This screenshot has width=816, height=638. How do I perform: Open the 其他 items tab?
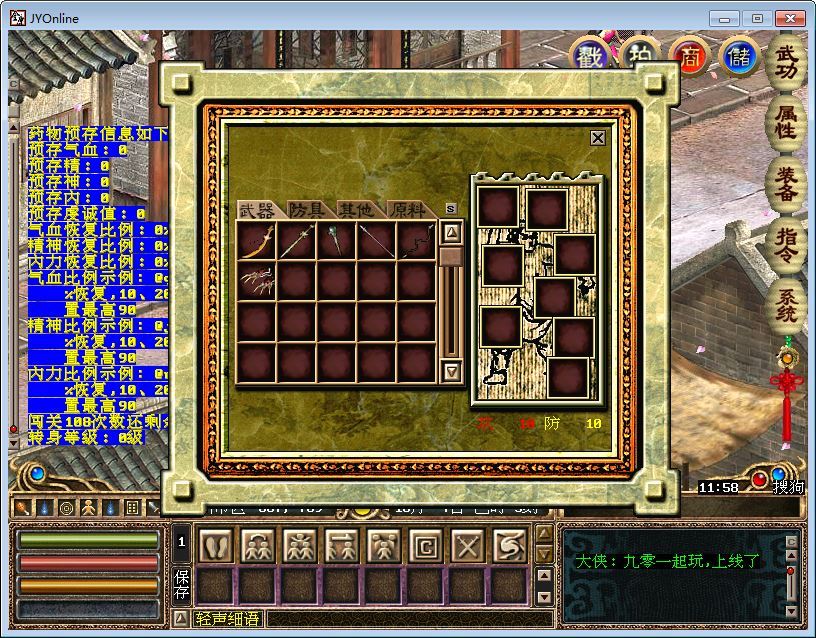[x=355, y=210]
